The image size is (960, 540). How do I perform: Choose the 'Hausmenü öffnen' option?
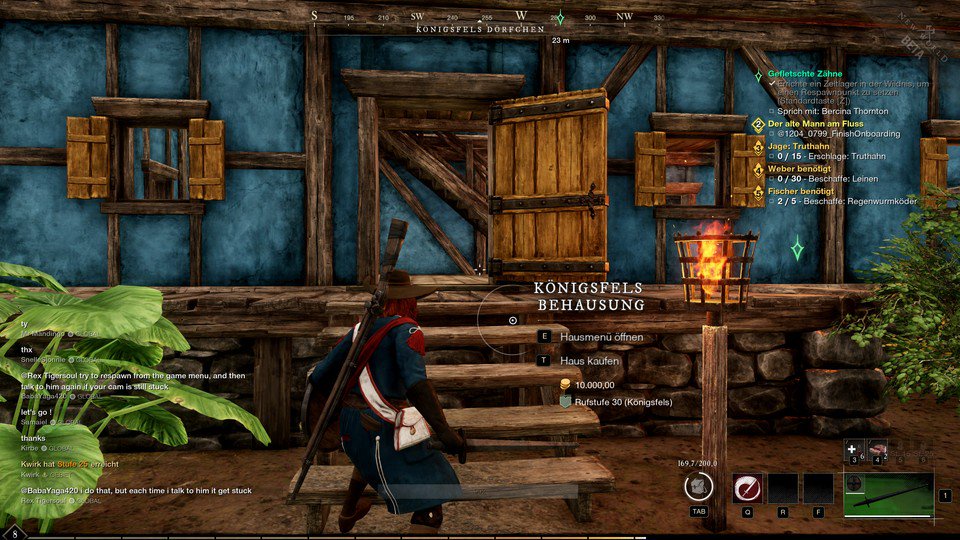pyautogui.click(x=601, y=337)
